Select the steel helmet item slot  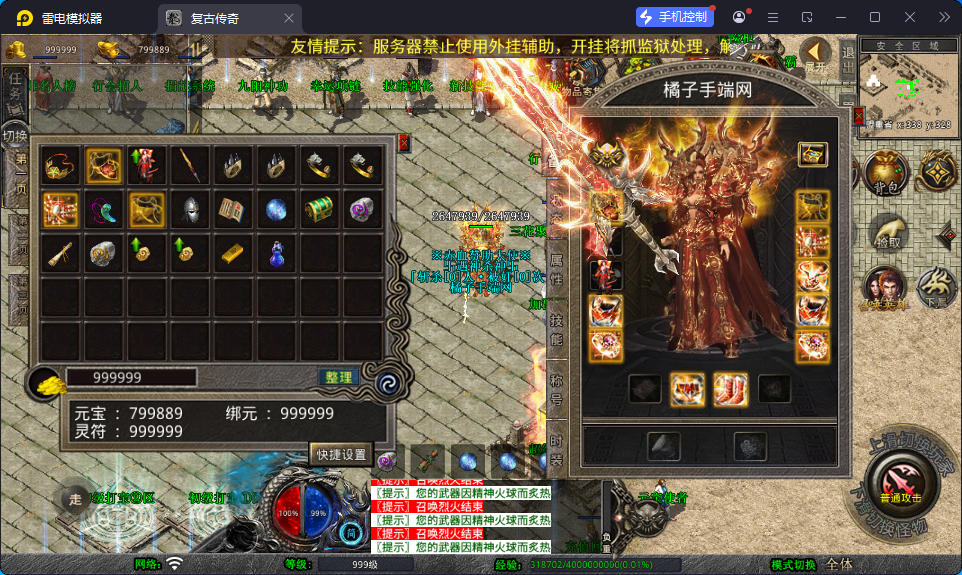190,210
